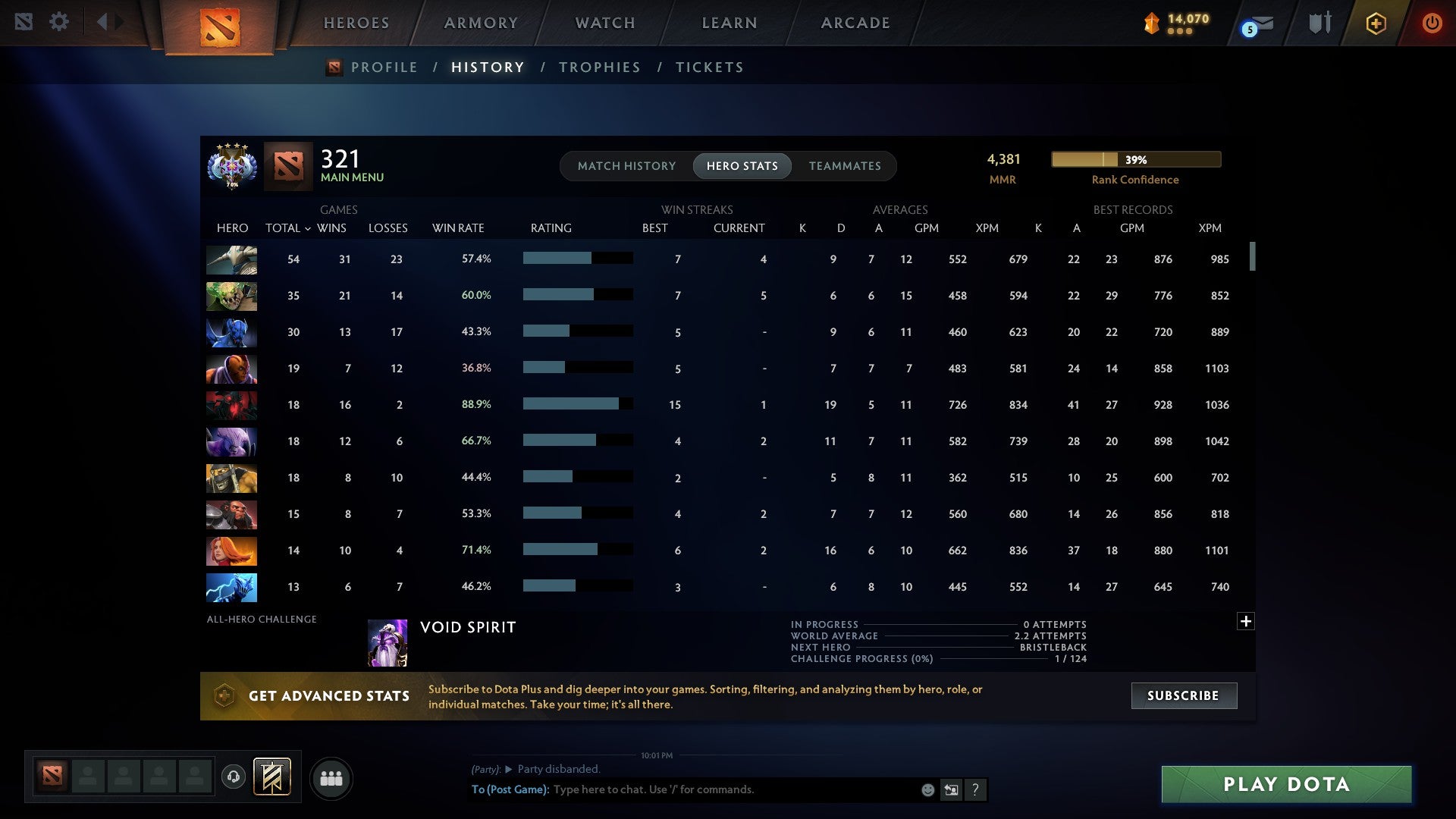Open the Settings gear
The height and width of the screenshot is (819, 1456).
59,21
